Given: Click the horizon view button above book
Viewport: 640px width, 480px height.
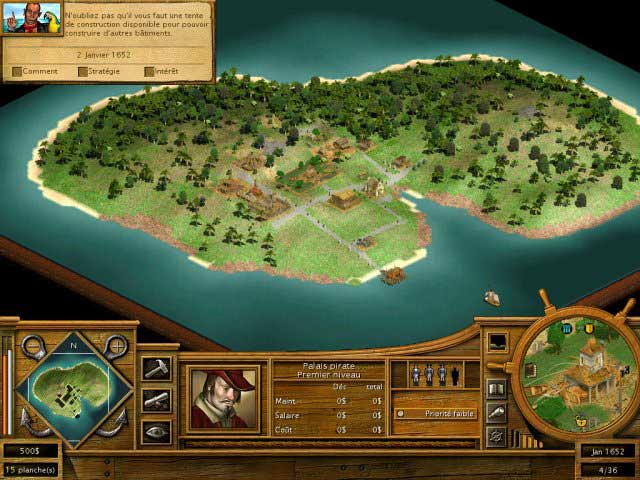Looking at the screenshot, I should pyautogui.click(x=497, y=343).
